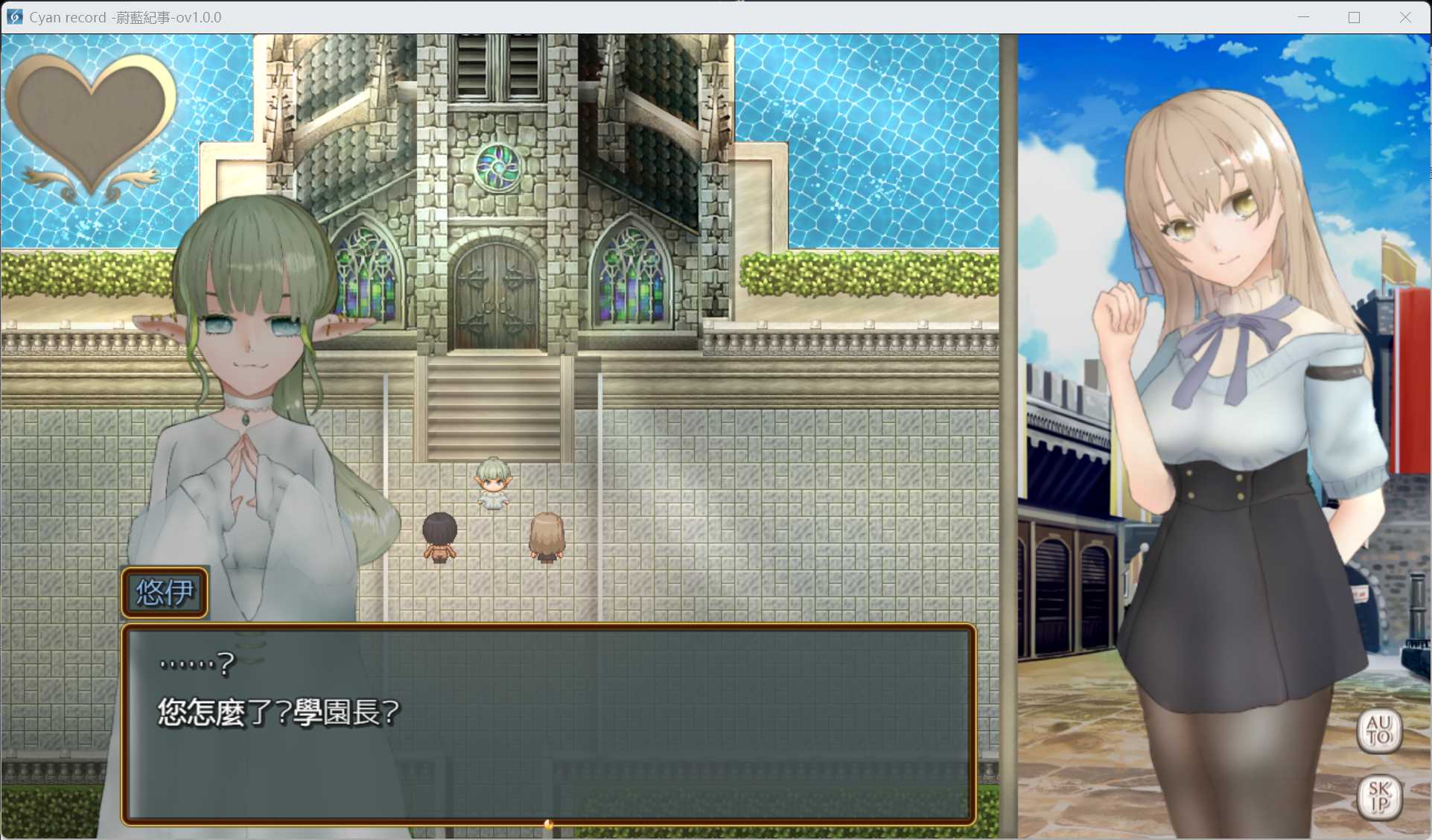Maximize the game window
1432x840 pixels.
(x=1354, y=17)
